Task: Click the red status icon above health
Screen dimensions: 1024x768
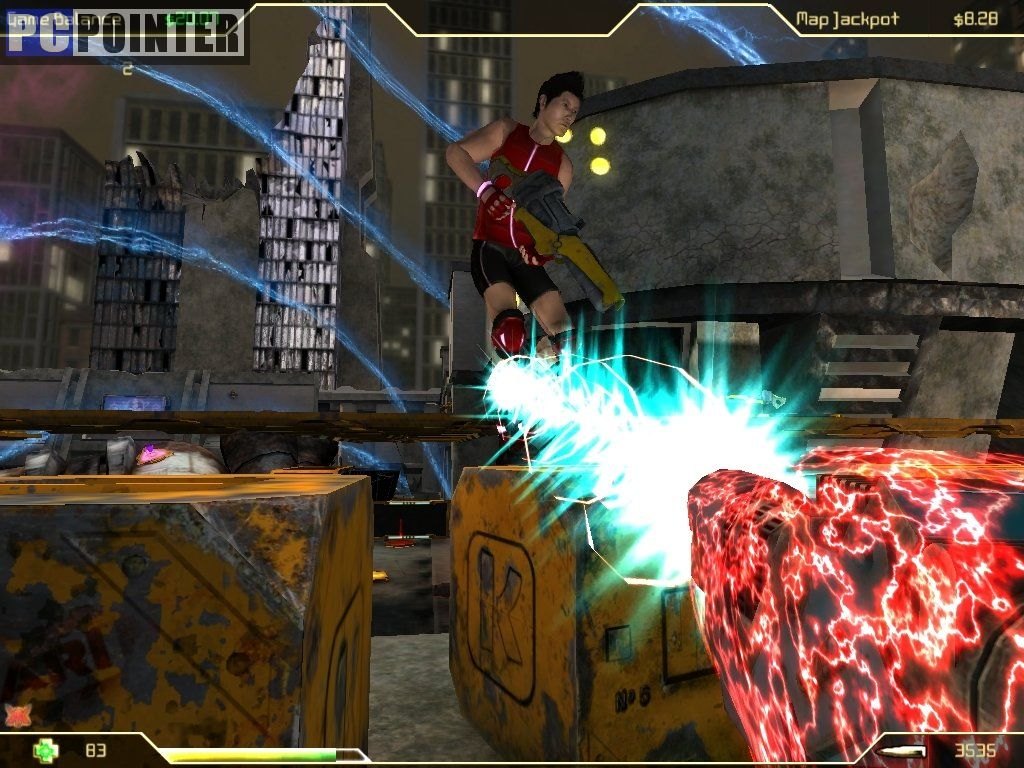Action: click(x=16, y=715)
